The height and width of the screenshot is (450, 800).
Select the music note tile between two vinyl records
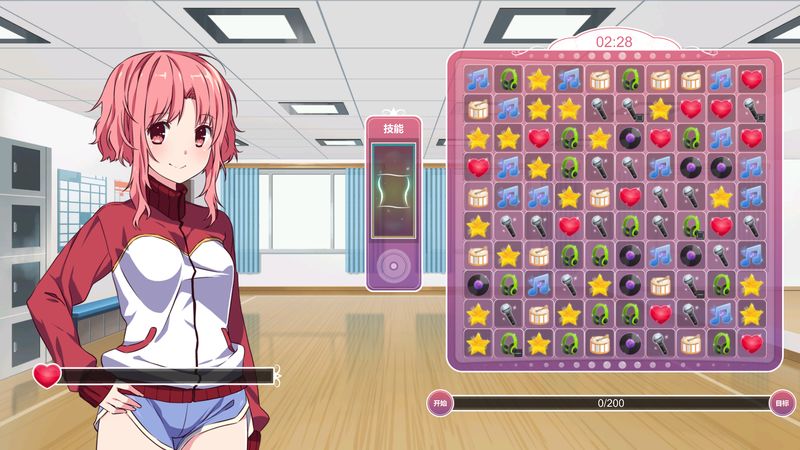coord(660,255)
